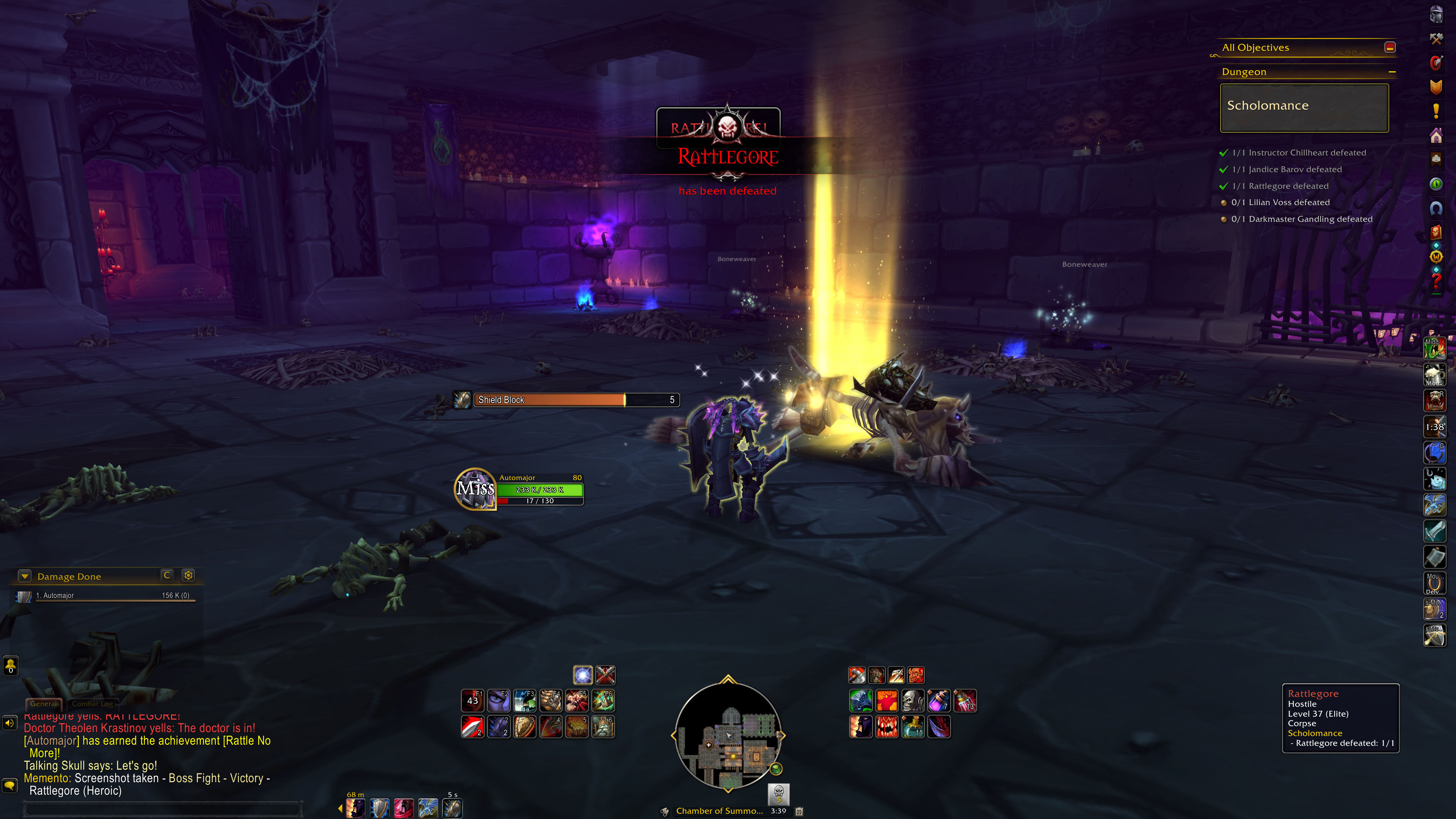Open the help red question mark
The height and width of the screenshot is (819, 1456).
(x=1436, y=281)
